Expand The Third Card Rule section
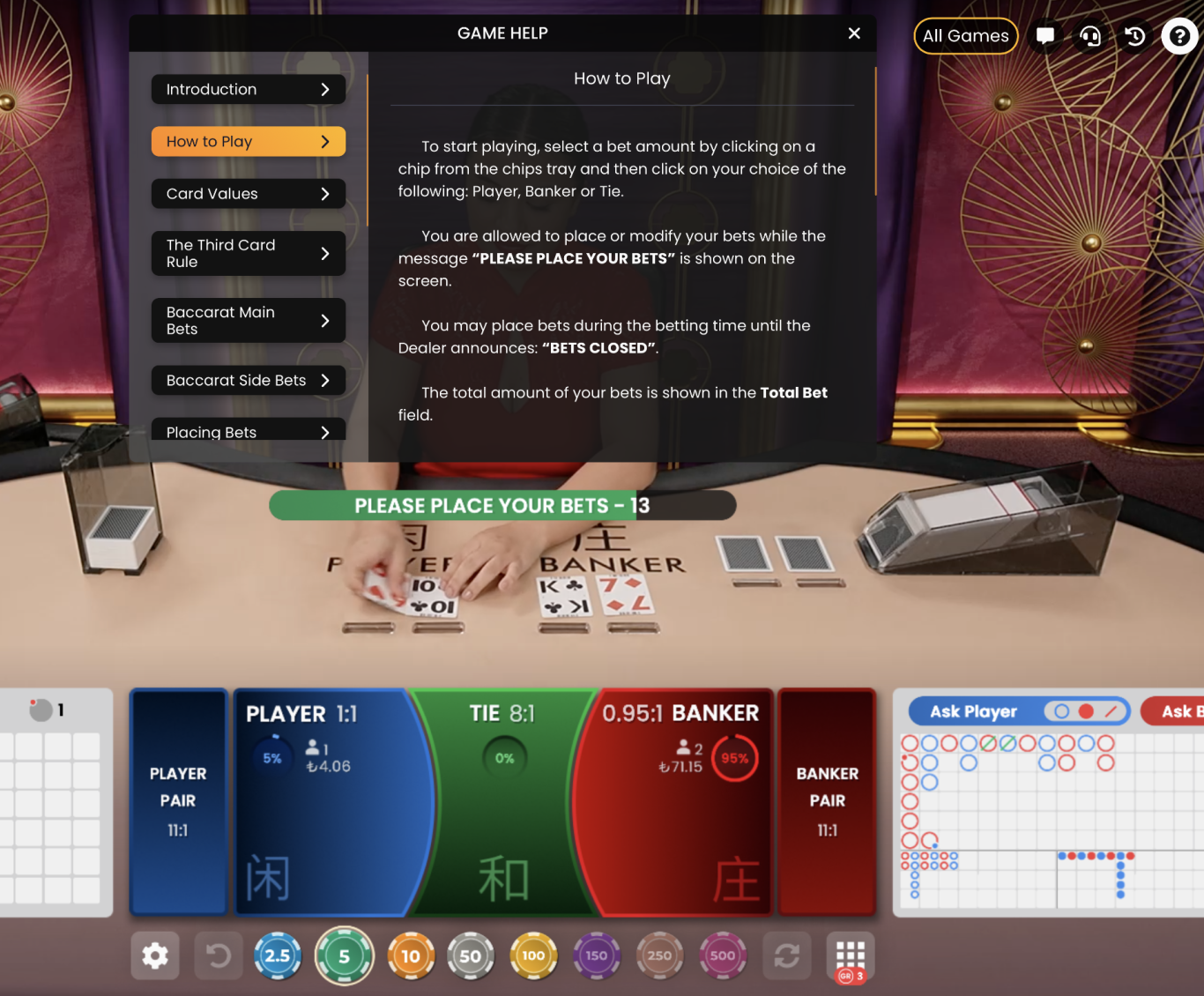This screenshot has width=1204, height=996. coord(248,253)
